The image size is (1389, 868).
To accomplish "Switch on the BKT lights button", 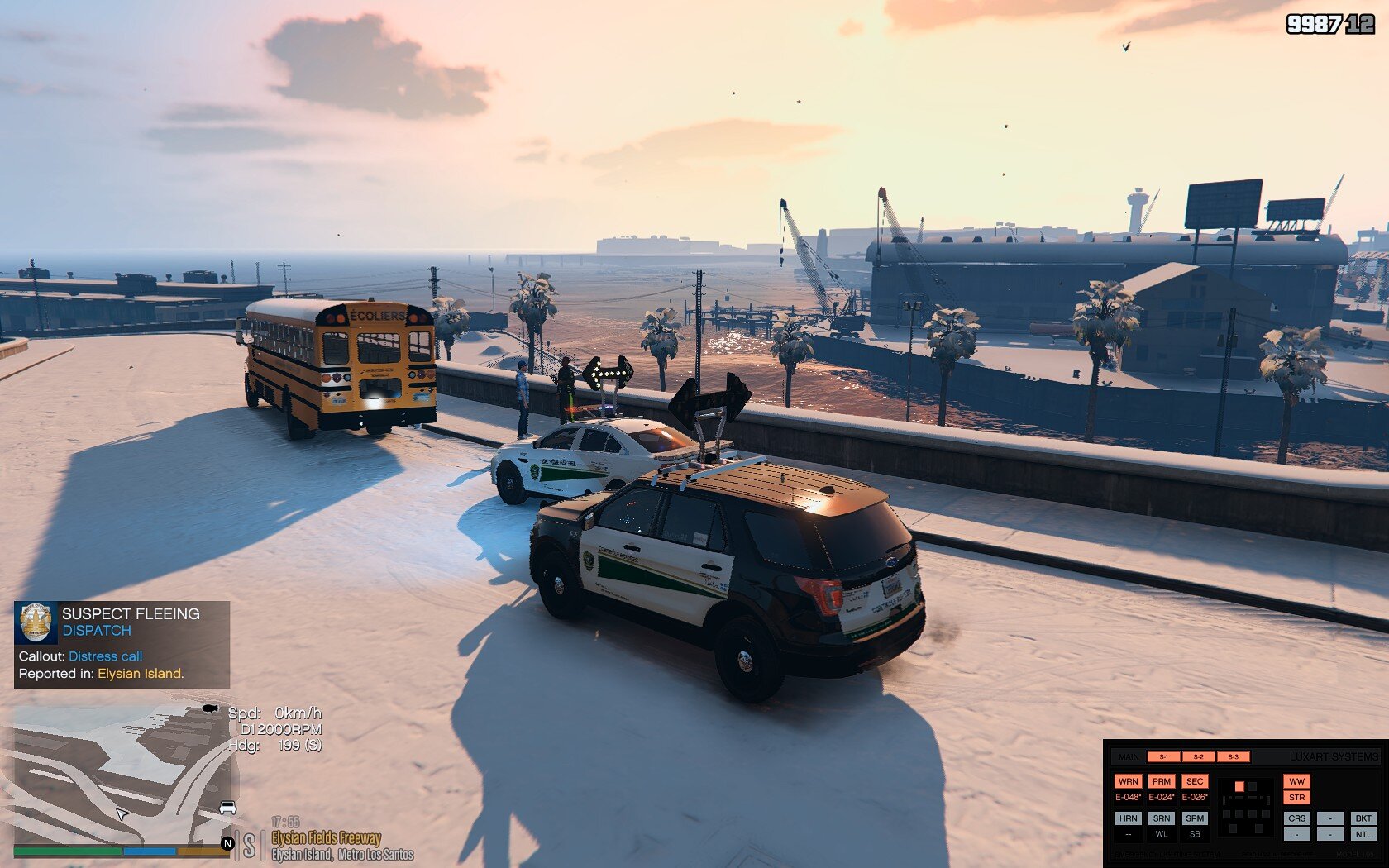I will click(x=1363, y=818).
